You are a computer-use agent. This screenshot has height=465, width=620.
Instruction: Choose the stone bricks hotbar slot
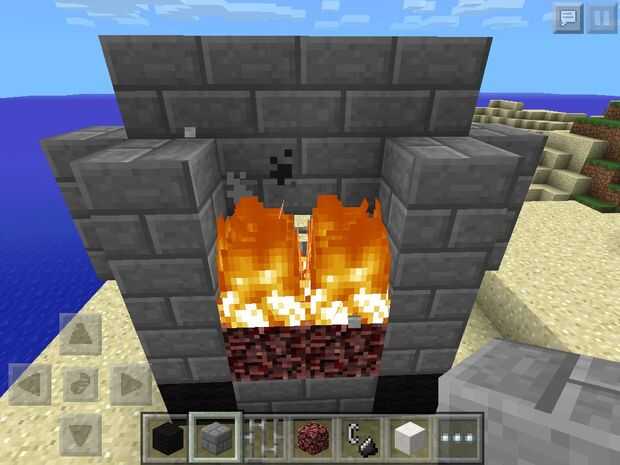click(215, 438)
